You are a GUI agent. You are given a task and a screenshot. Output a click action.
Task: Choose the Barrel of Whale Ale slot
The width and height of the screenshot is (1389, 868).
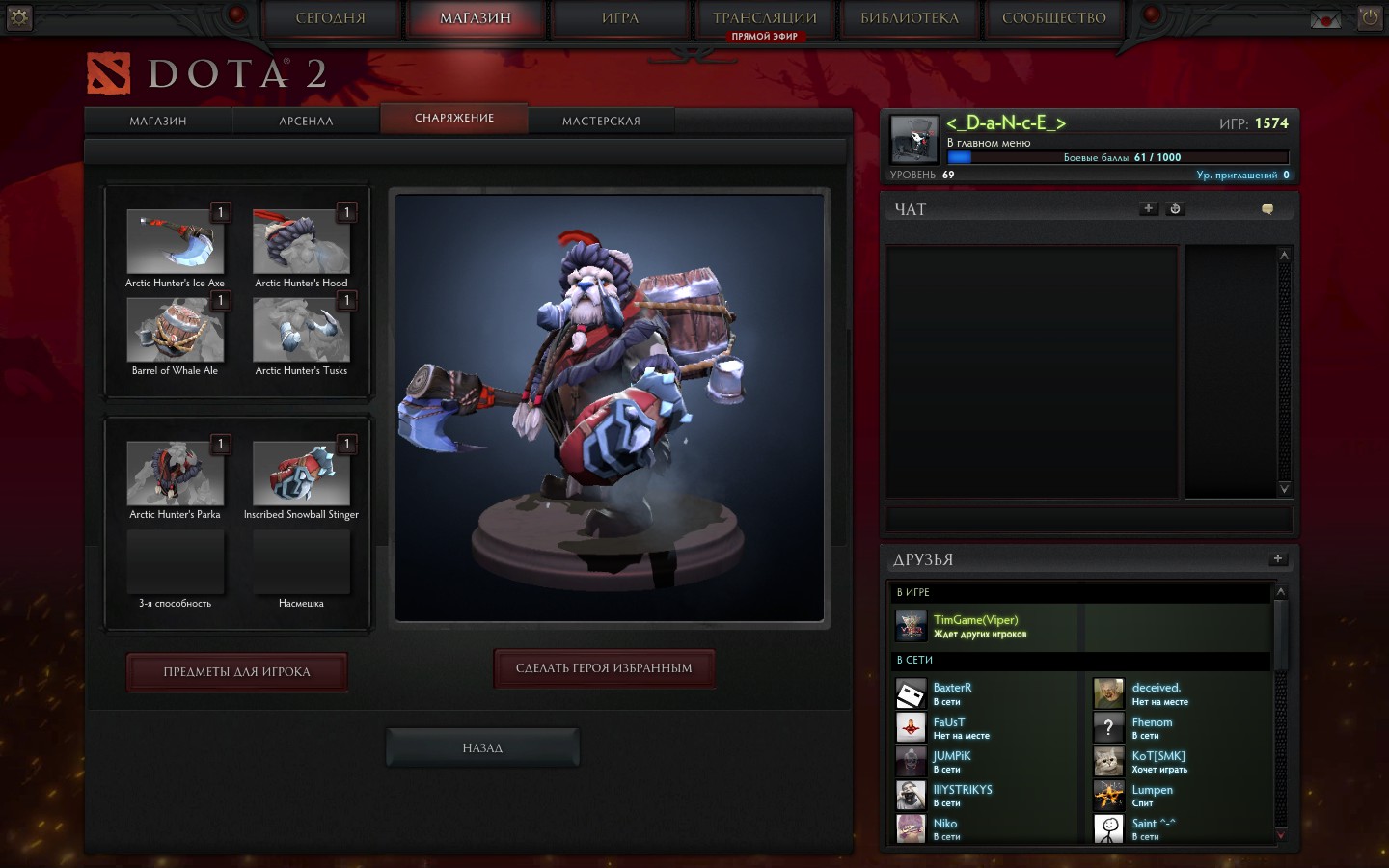[175, 330]
